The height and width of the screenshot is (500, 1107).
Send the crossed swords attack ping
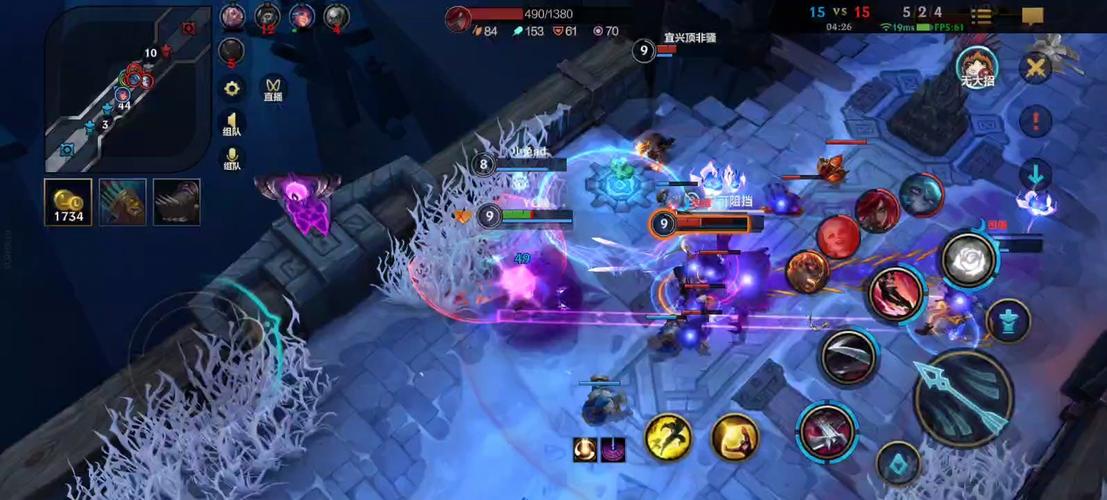pyautogui.click(x=1035, y=68)
